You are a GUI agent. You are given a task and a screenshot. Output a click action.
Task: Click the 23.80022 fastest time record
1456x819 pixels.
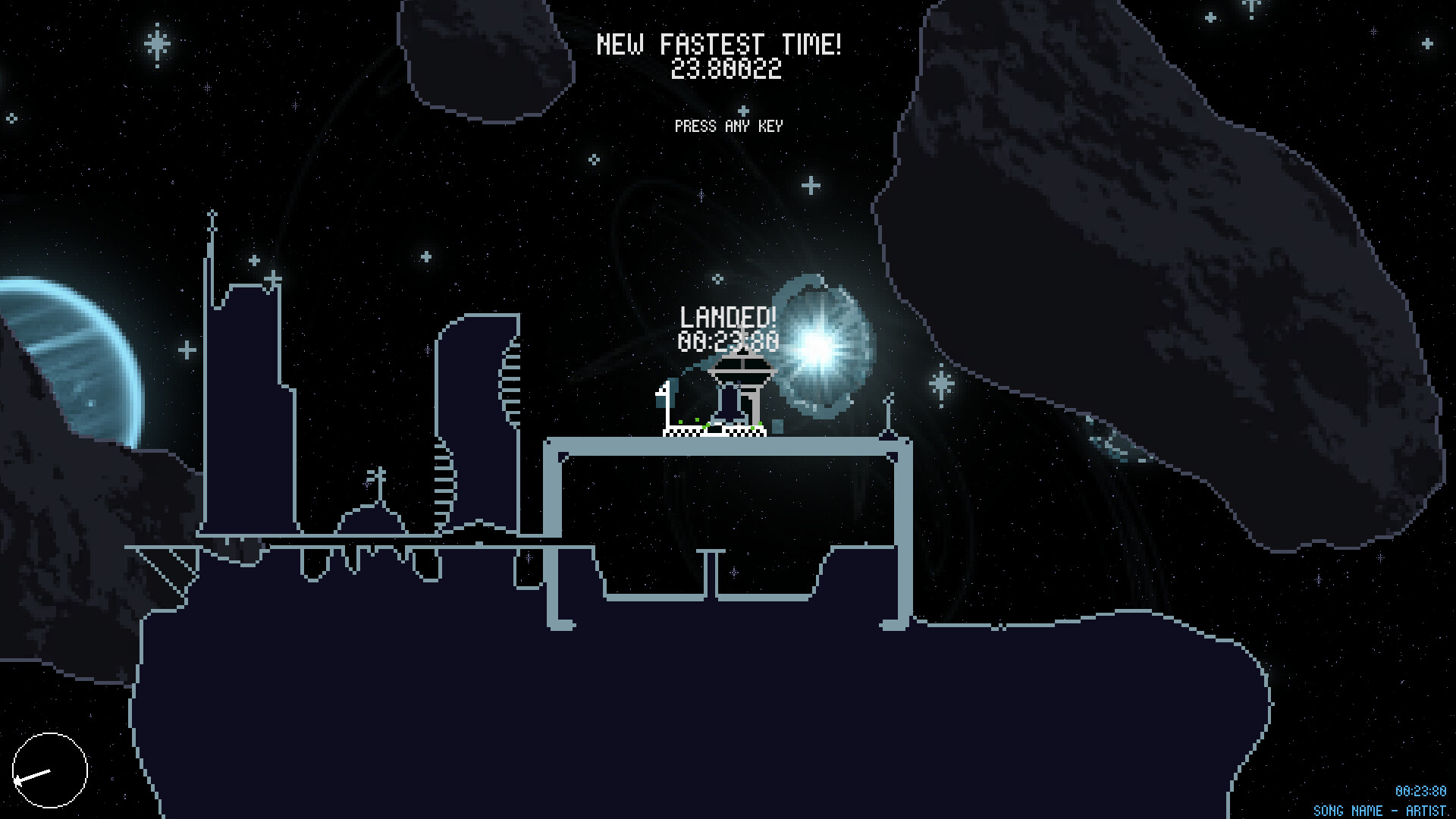click(726, 70)
